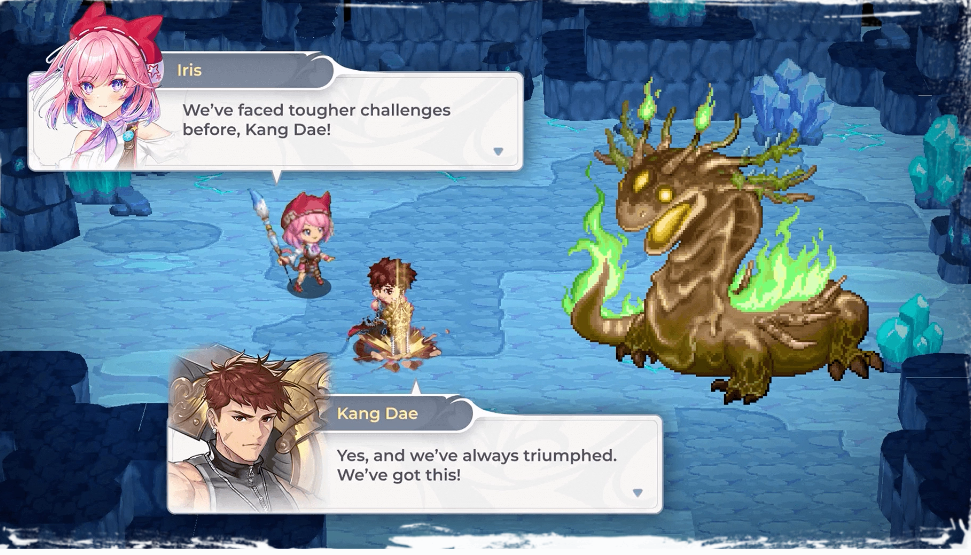
Task: Continue Kang Dae's dialogue with the arrow
Action: [637, 492]
